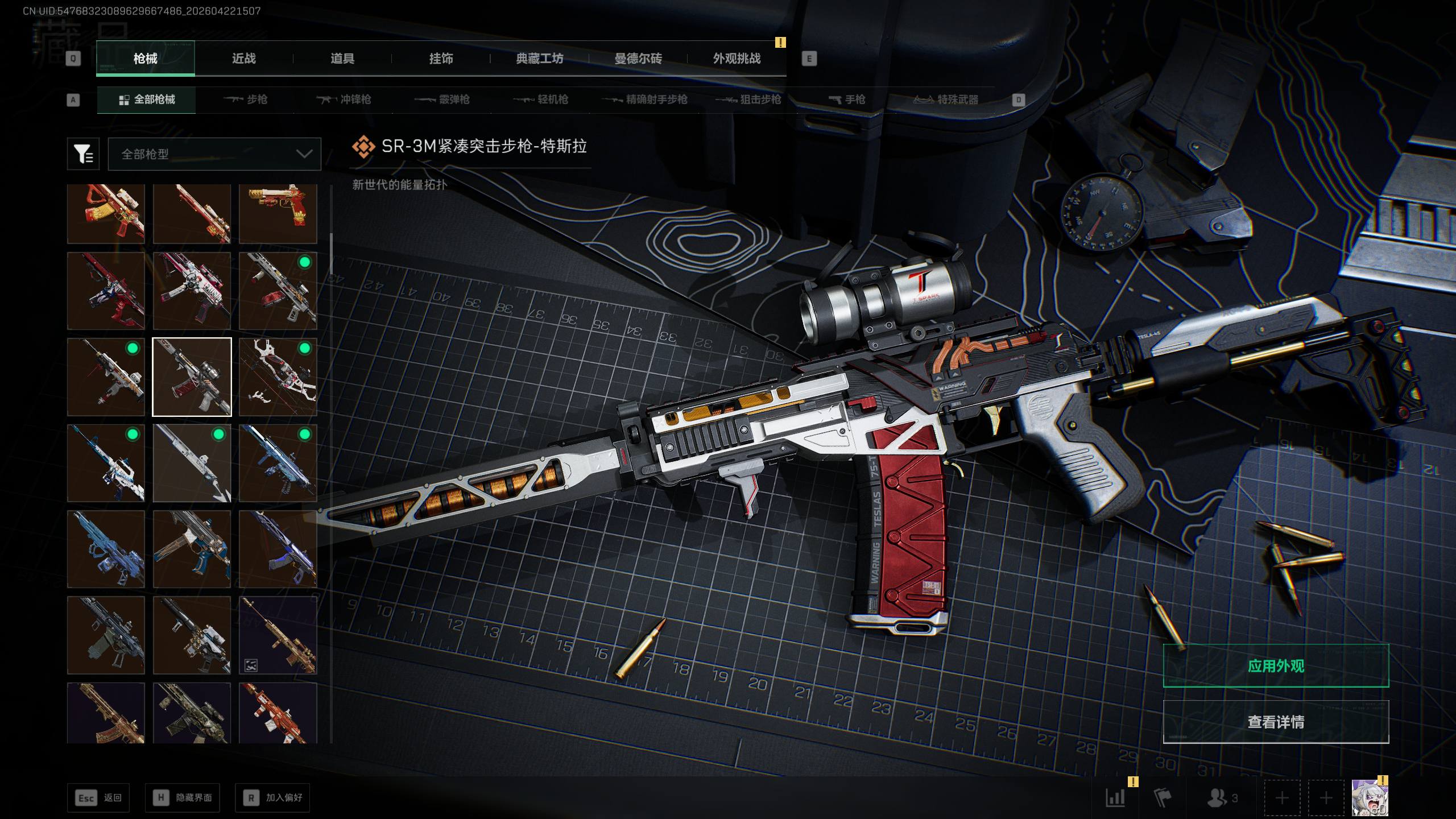This screenshot has height=819, width=1456.
Task: Apply the skin with 应用外观
Action: coord(1276,665)
